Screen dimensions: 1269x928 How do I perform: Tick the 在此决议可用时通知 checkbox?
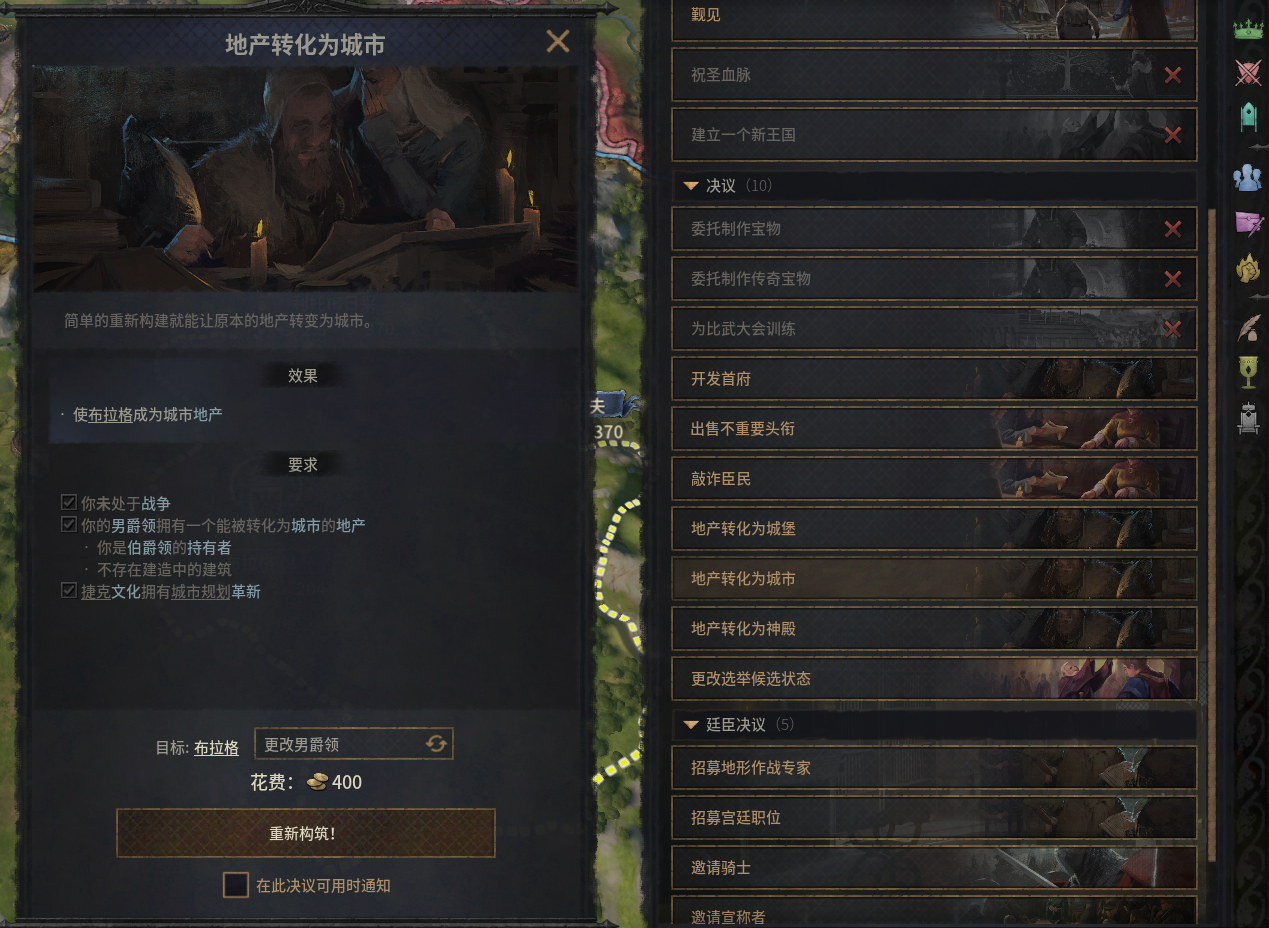click(236, 885)
